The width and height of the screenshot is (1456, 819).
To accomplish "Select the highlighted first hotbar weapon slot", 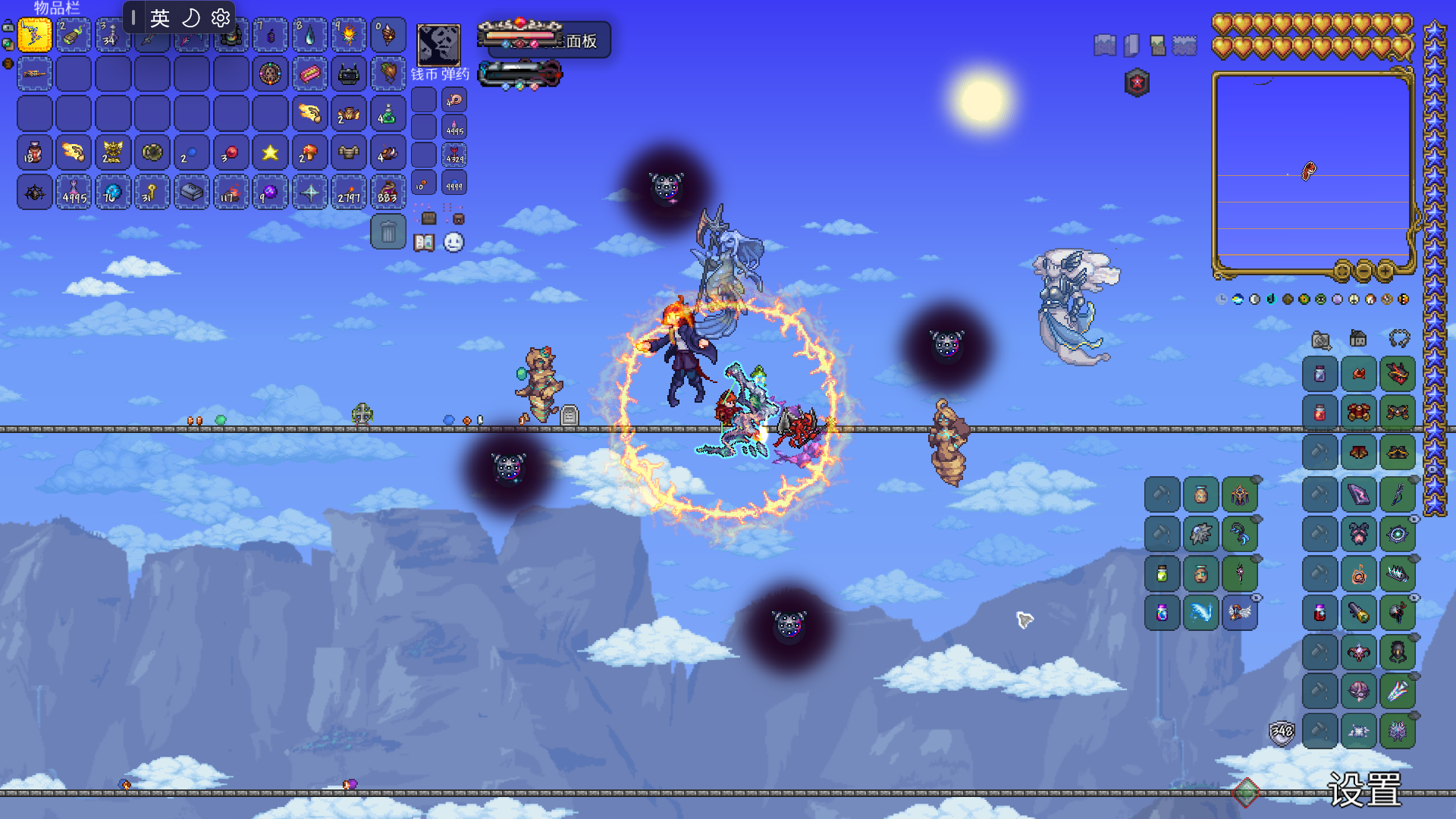I will 35,35.
